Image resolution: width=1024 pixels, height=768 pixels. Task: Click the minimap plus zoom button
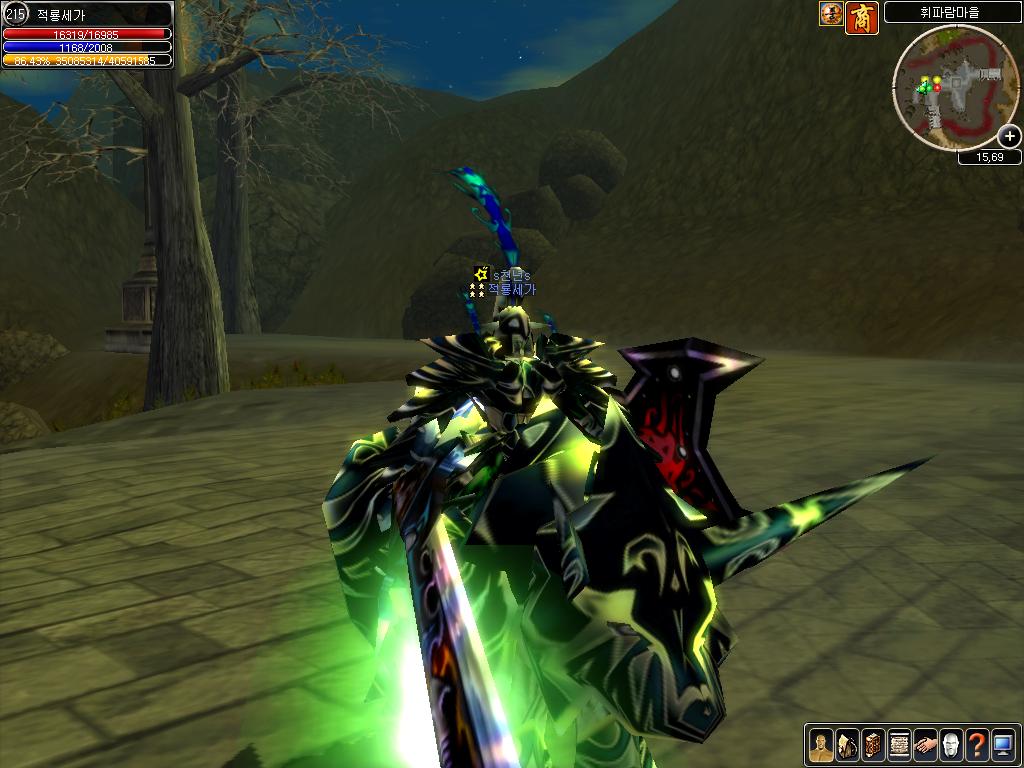[x=1010, y=137]
